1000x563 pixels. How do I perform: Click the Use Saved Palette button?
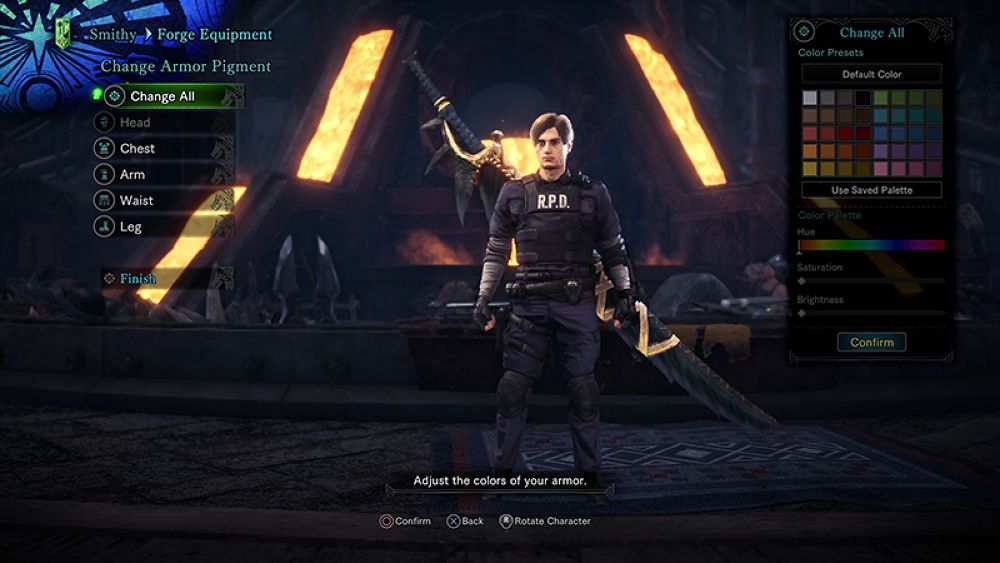tap(872, 190)
